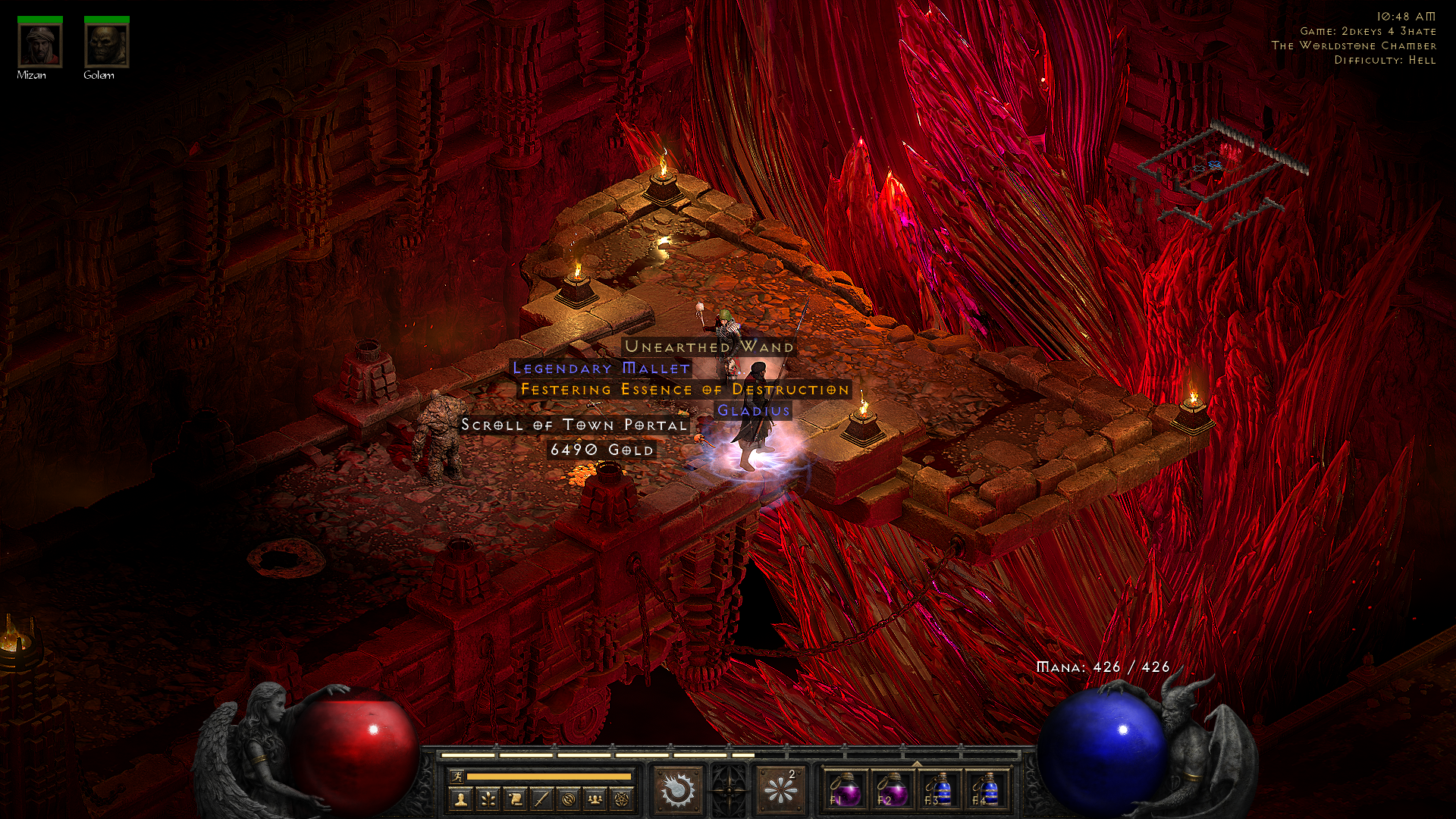Viewport: 1456px width, 819px height.
Task: Use the purple potion in F2 slot
Action: (892, 790)
